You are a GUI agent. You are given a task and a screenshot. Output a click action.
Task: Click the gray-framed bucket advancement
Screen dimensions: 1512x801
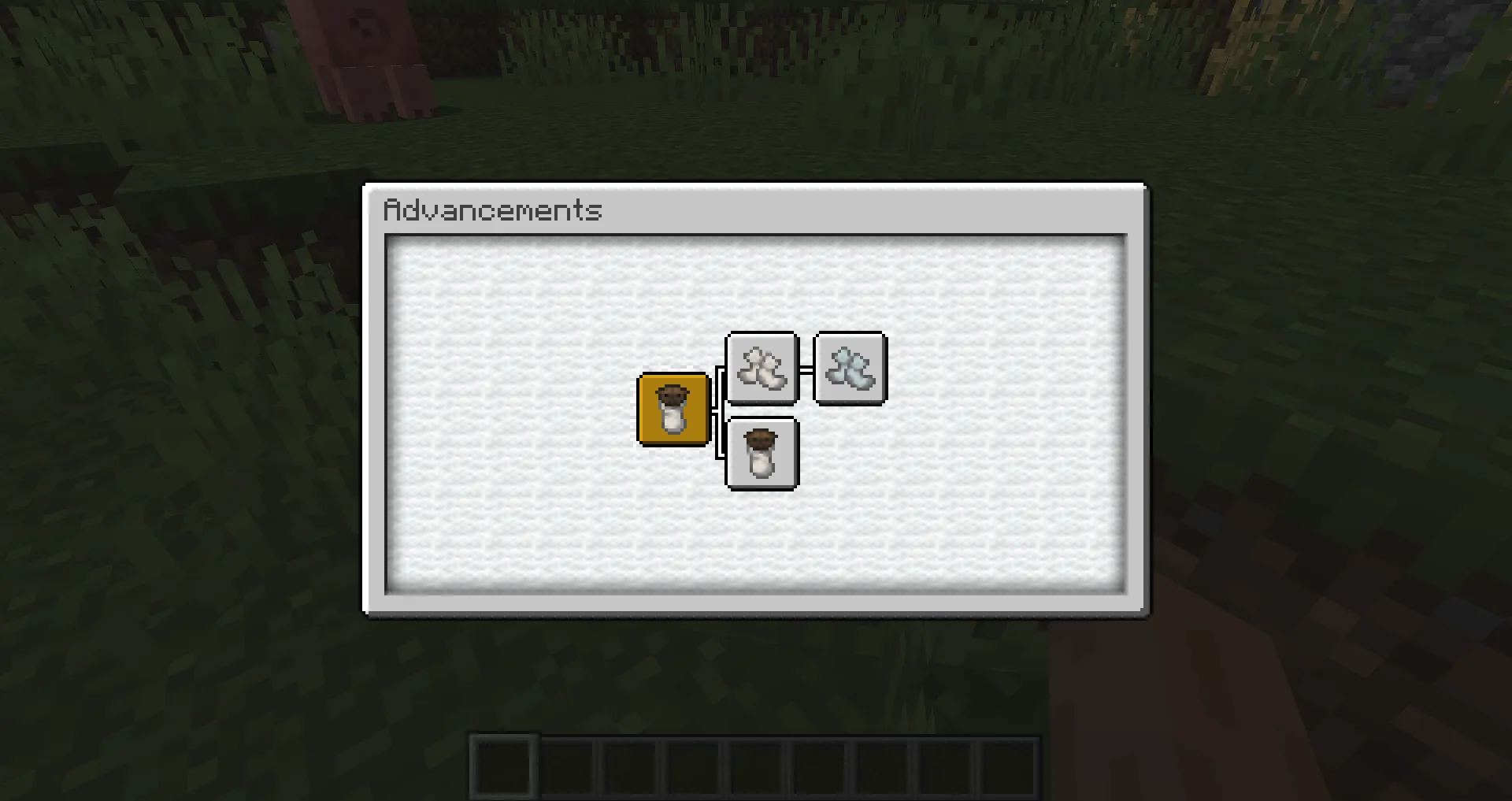(762, 455)
